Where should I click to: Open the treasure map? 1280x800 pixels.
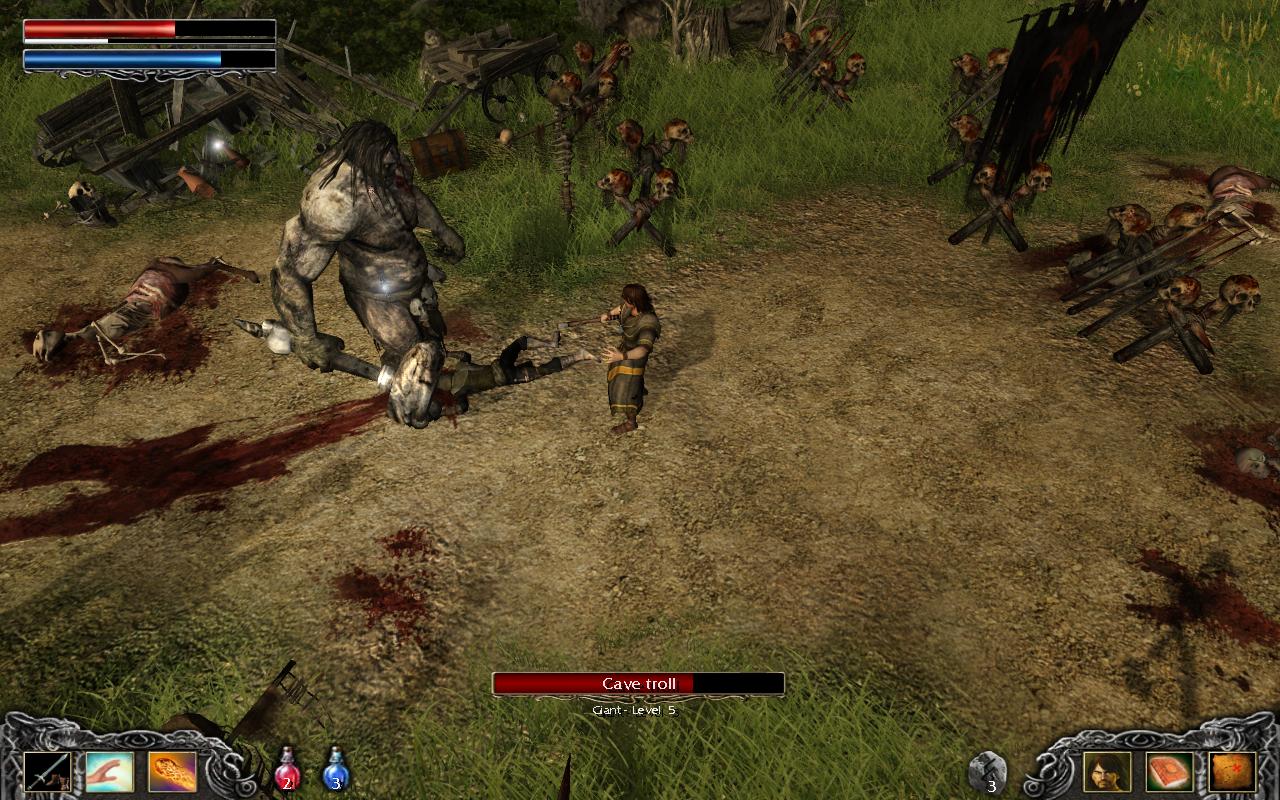(x=1232, y=770)
